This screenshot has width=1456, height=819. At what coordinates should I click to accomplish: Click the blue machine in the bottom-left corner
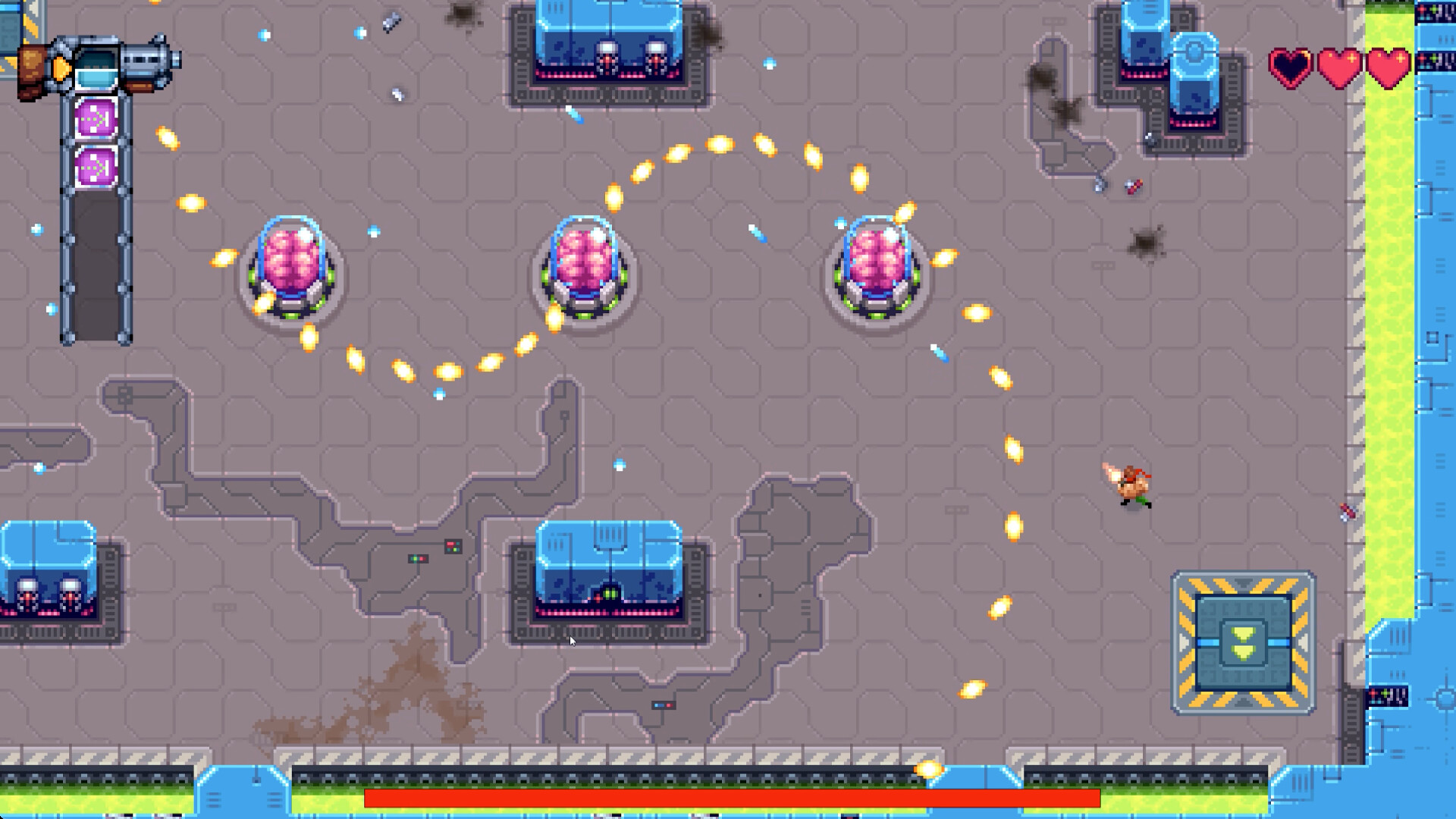[45, 576]
